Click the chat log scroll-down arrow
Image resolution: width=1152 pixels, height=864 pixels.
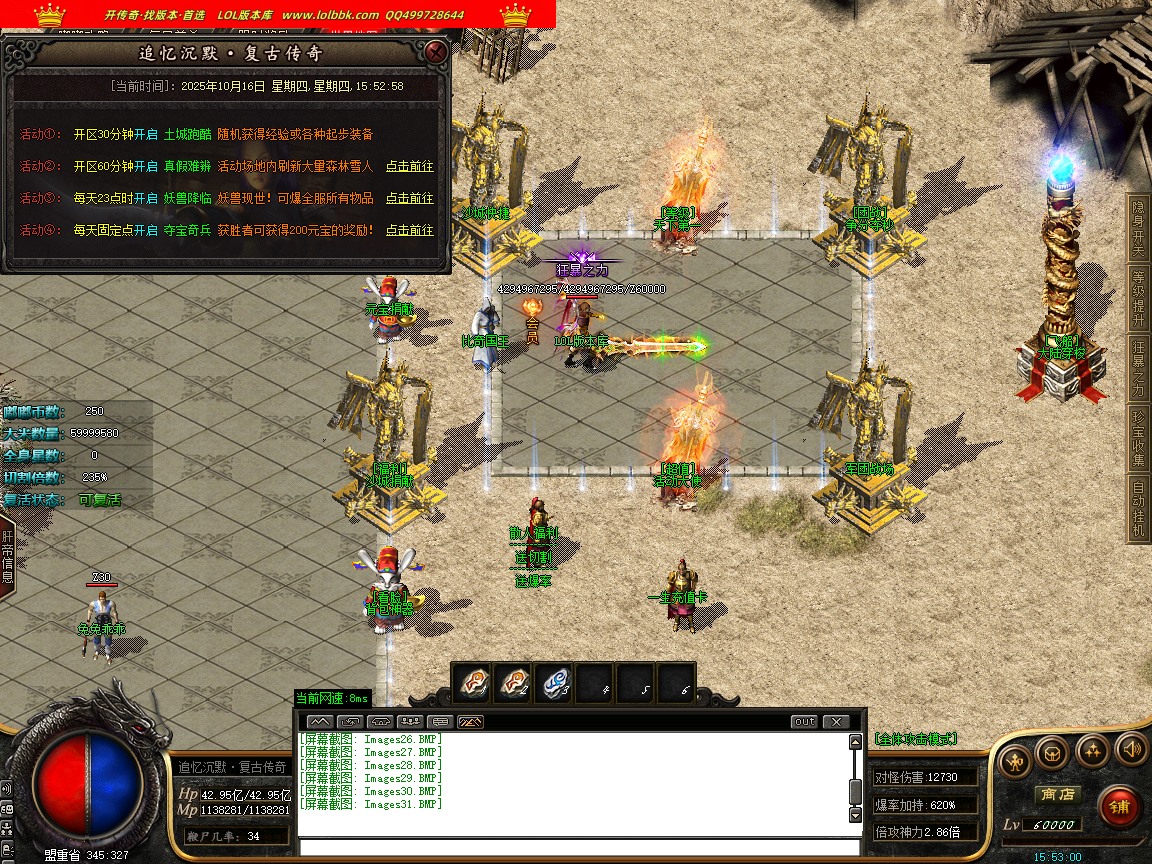pos(855,814)
